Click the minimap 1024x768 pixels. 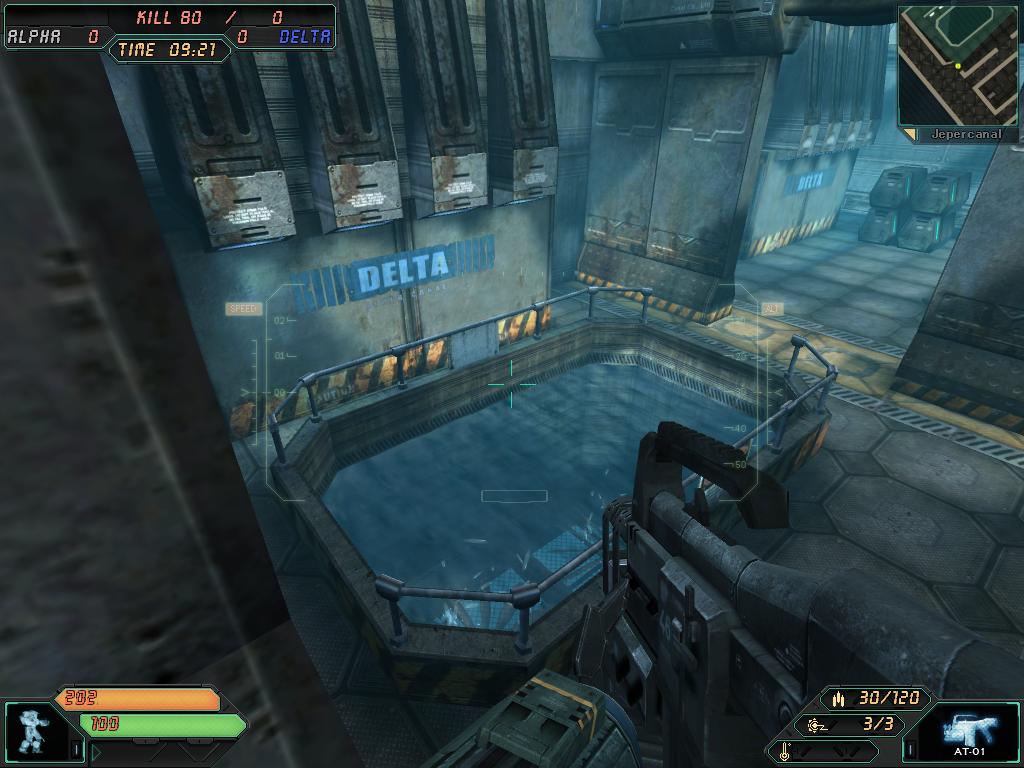click(957, 65)
